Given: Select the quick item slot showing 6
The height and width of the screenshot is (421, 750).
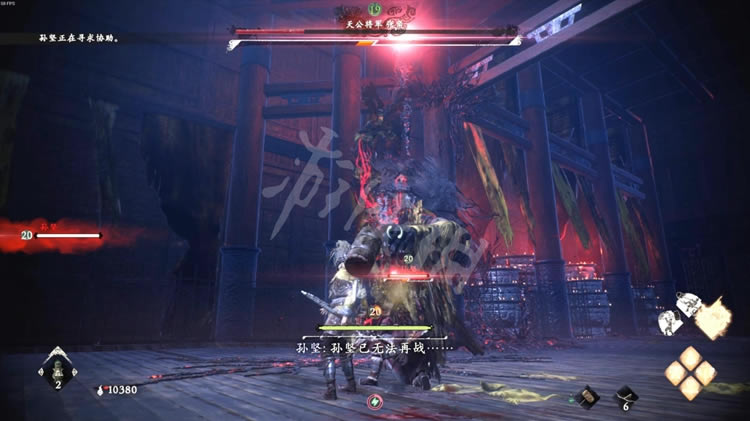Looking at the screenshot, I should pos(626,397).
